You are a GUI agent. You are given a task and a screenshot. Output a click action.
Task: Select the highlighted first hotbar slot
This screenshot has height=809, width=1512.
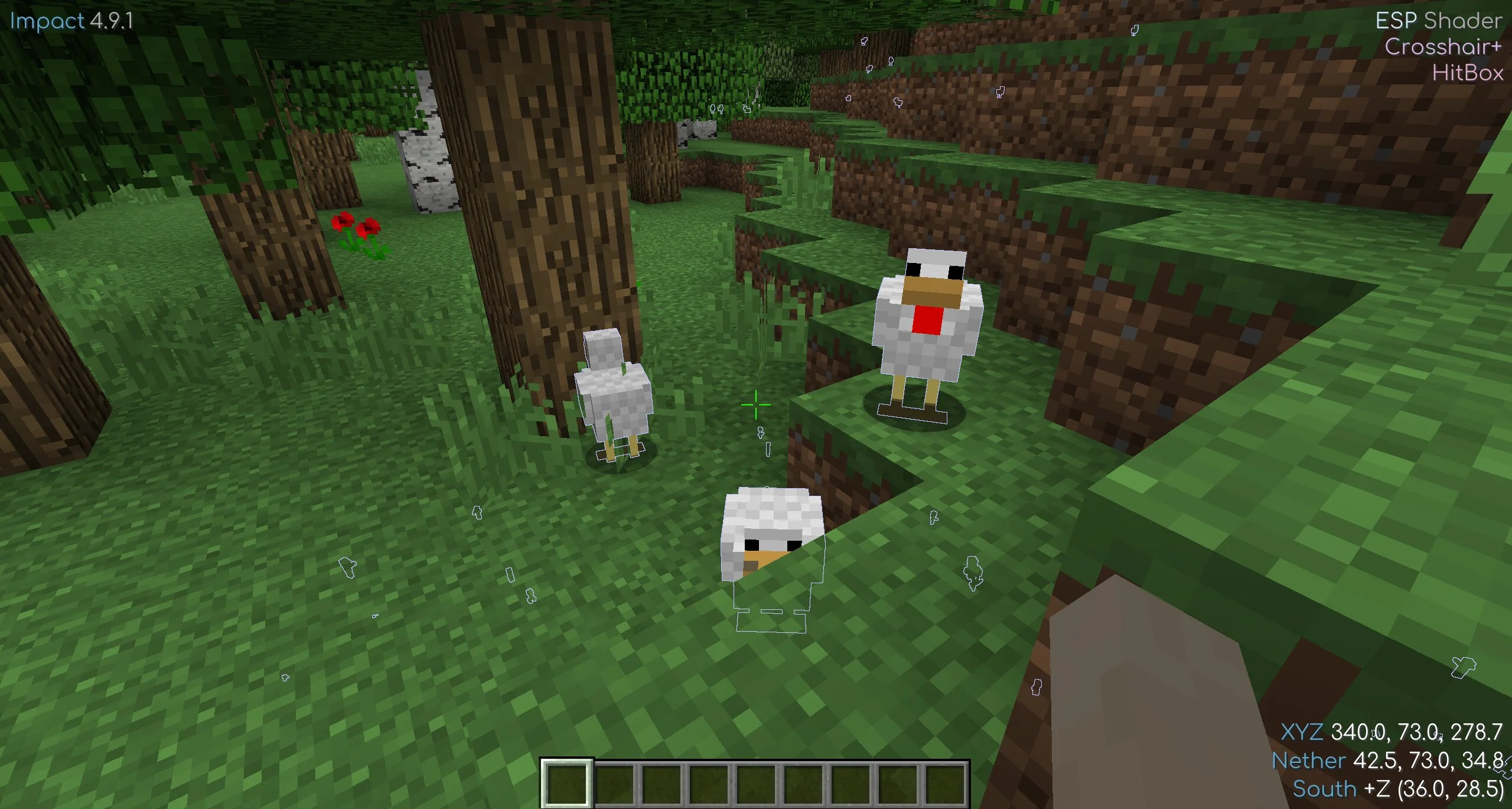coord(566,783)
